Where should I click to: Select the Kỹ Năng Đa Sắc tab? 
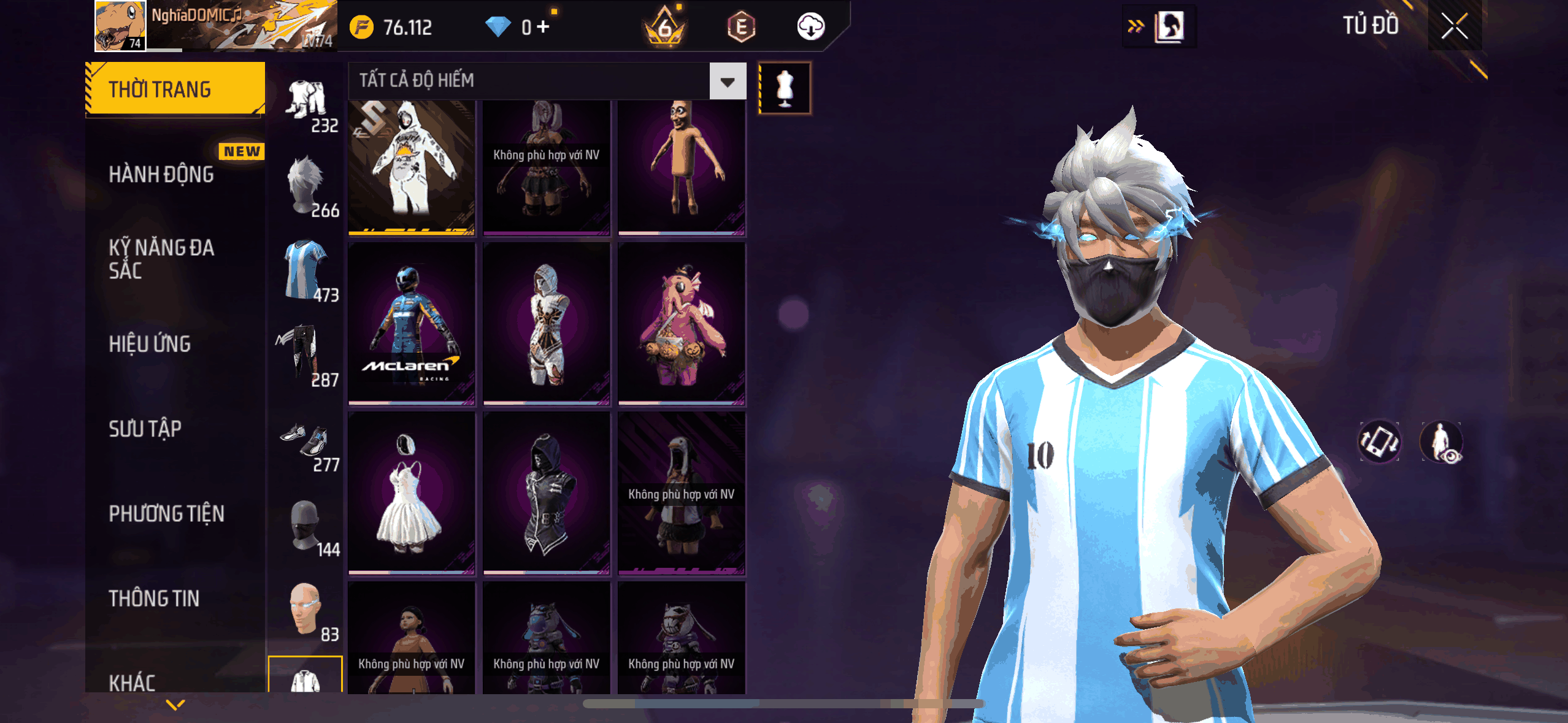point(161,259)
